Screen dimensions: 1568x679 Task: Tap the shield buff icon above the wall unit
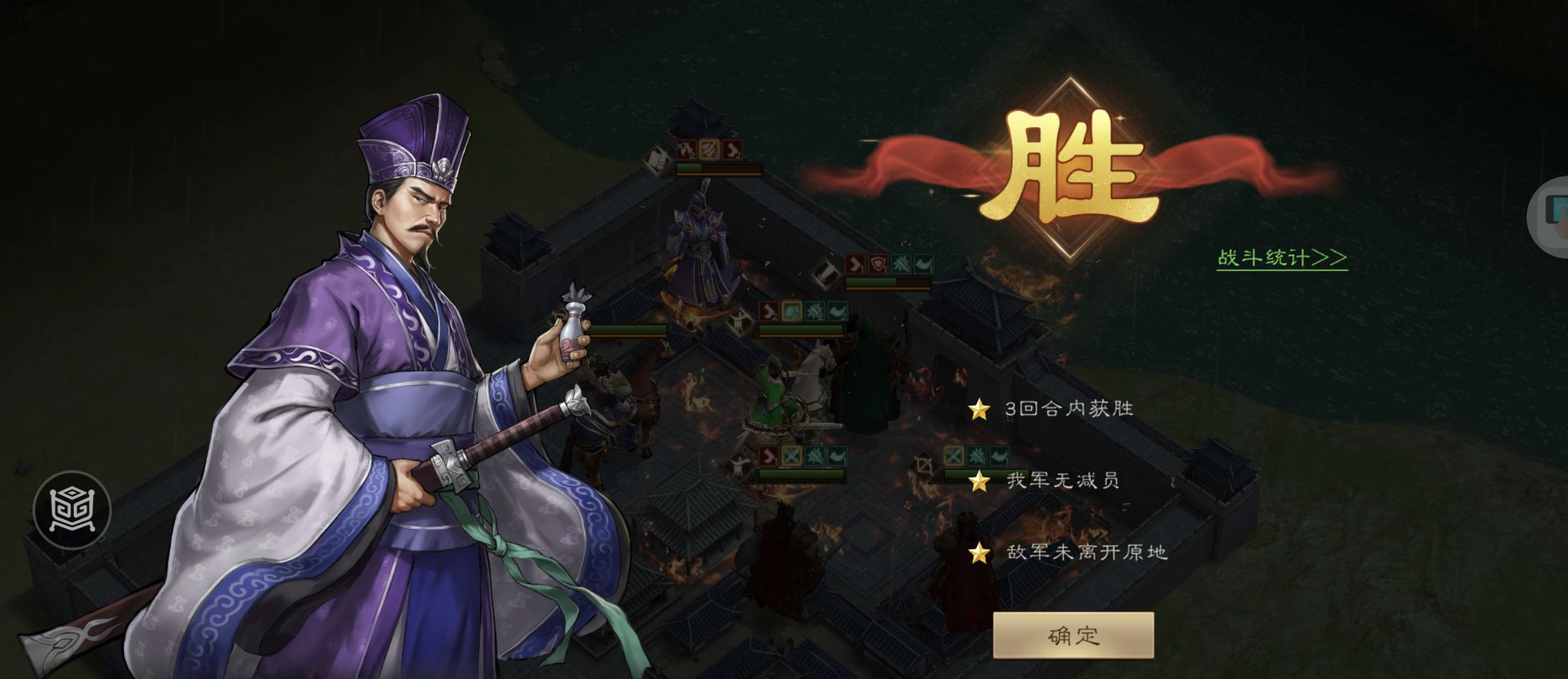click(877, 263)
